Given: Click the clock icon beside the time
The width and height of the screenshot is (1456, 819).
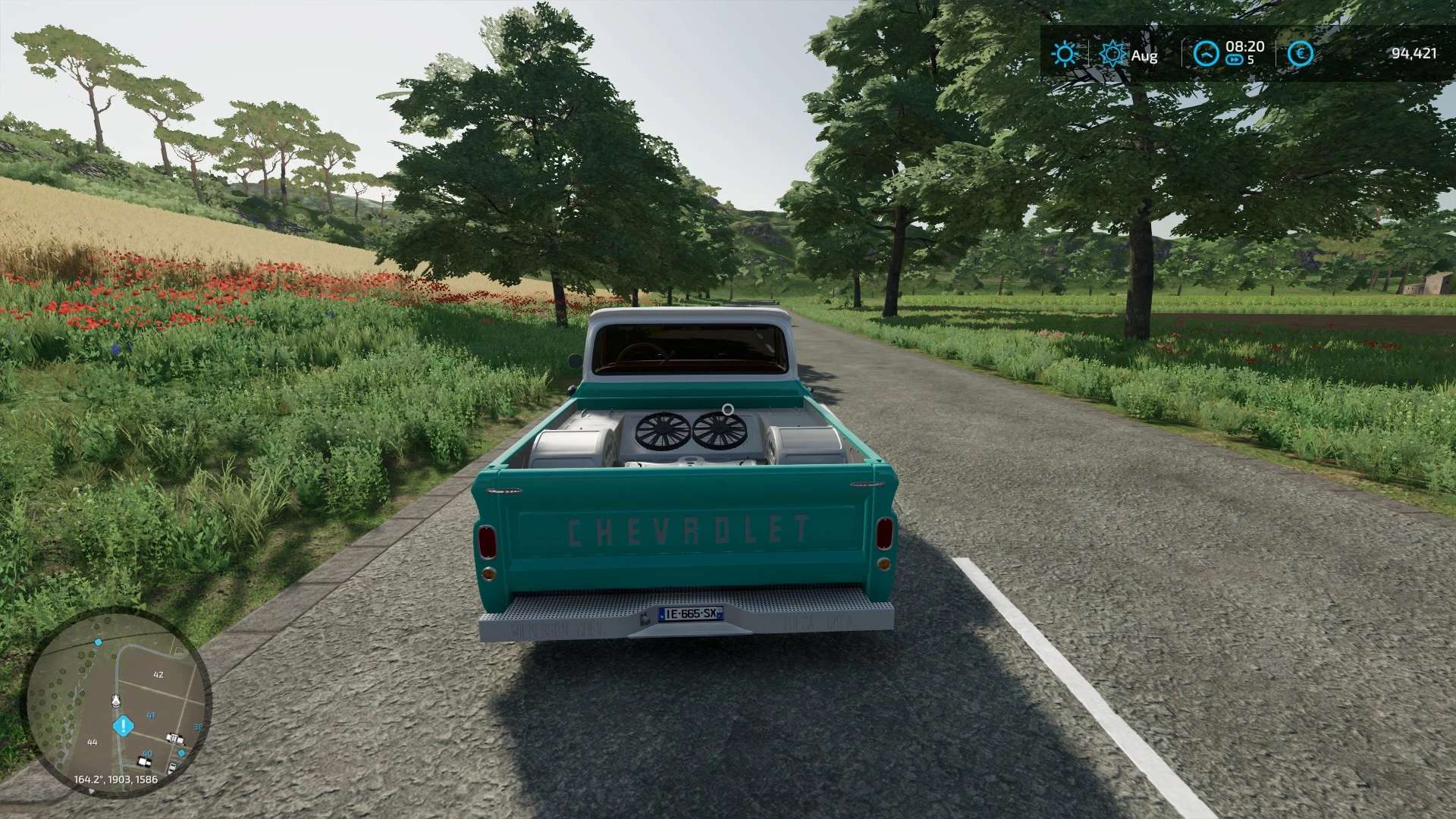Looking at the screenshot, I should pyautogui.click(x=1206, y=54).
